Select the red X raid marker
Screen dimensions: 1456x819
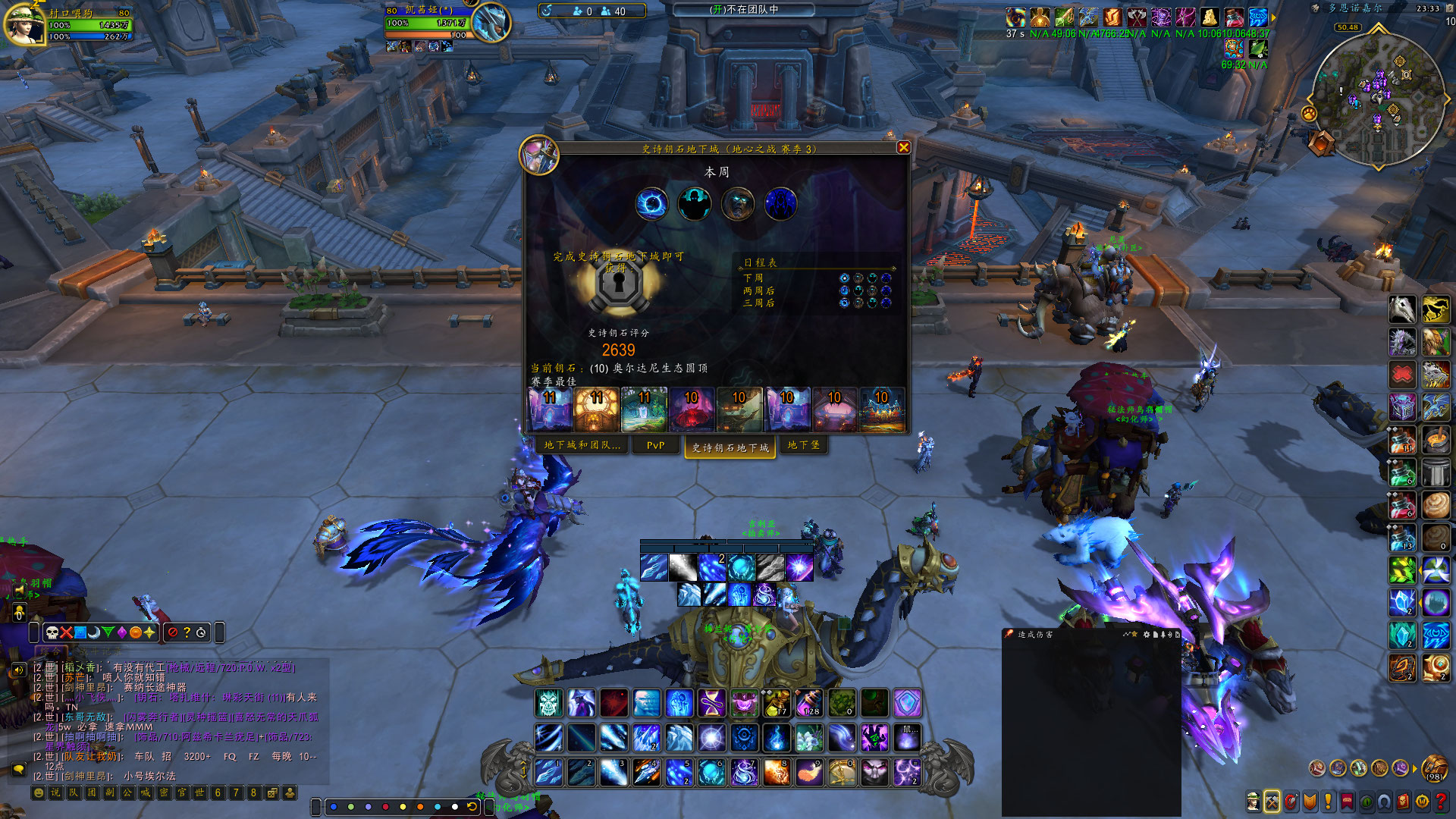coord(67,632)
